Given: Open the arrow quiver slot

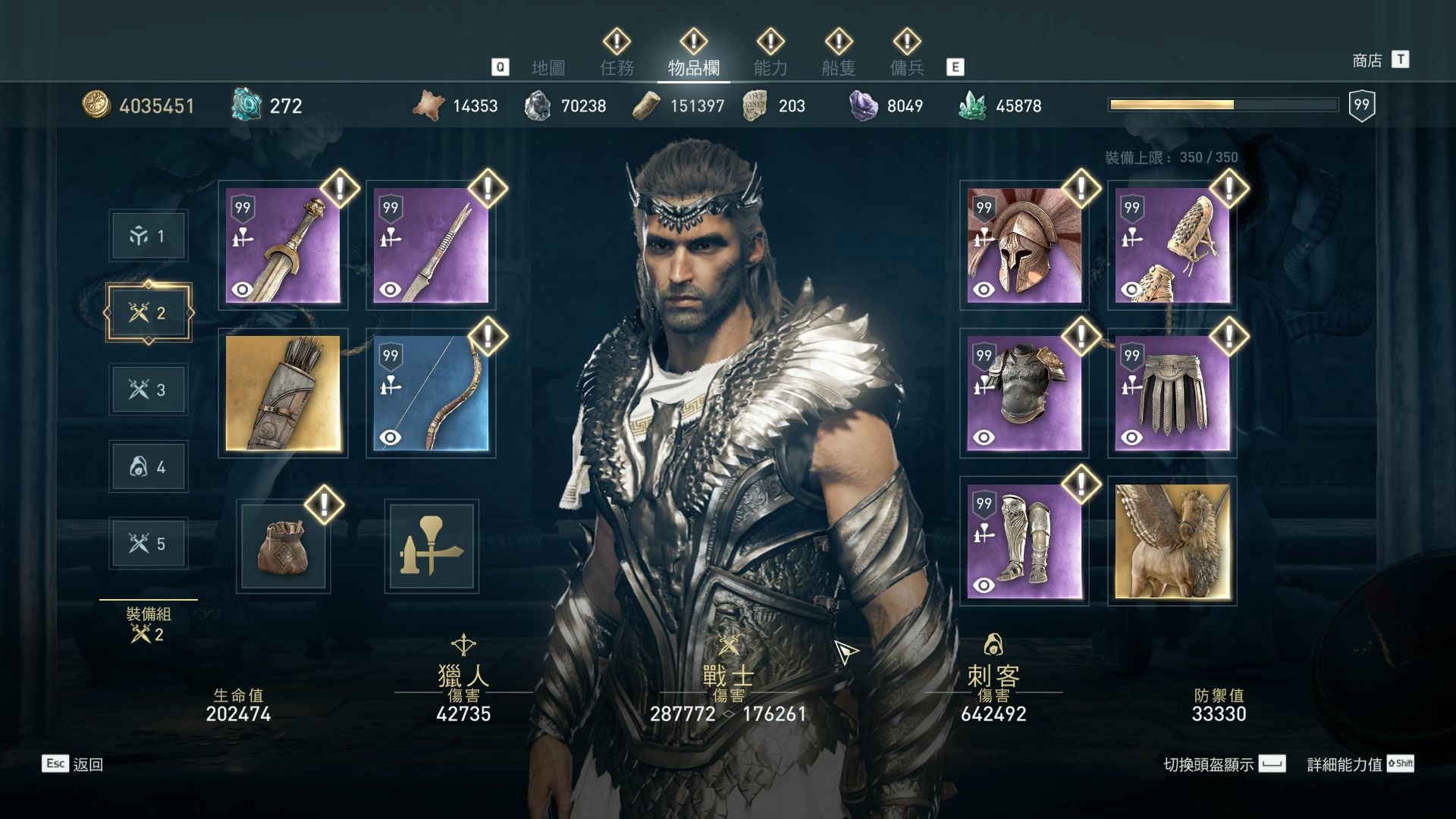Looking at the screenshot, I should point(283,394).
